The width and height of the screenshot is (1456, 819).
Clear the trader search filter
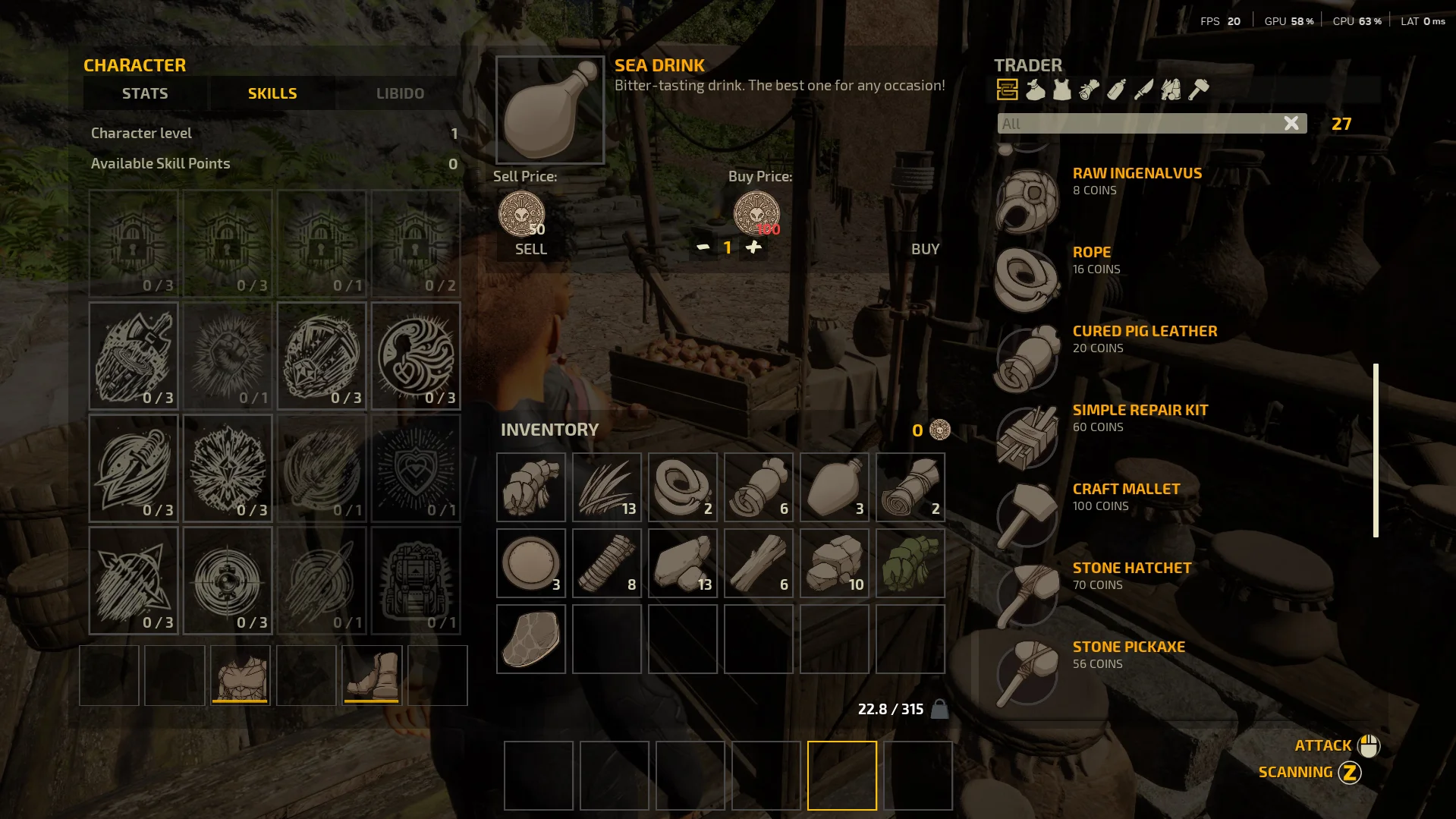[x=1291, y=123]
